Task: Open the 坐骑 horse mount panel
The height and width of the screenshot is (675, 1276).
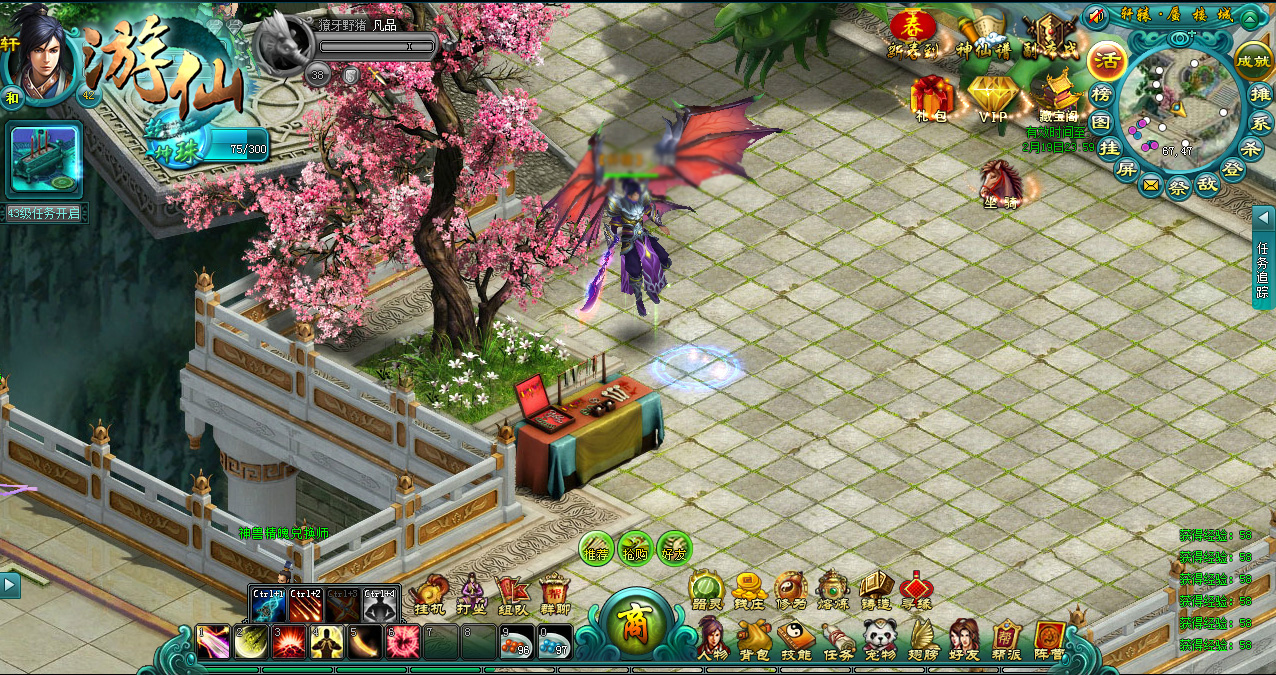Action: [1001, 182]
